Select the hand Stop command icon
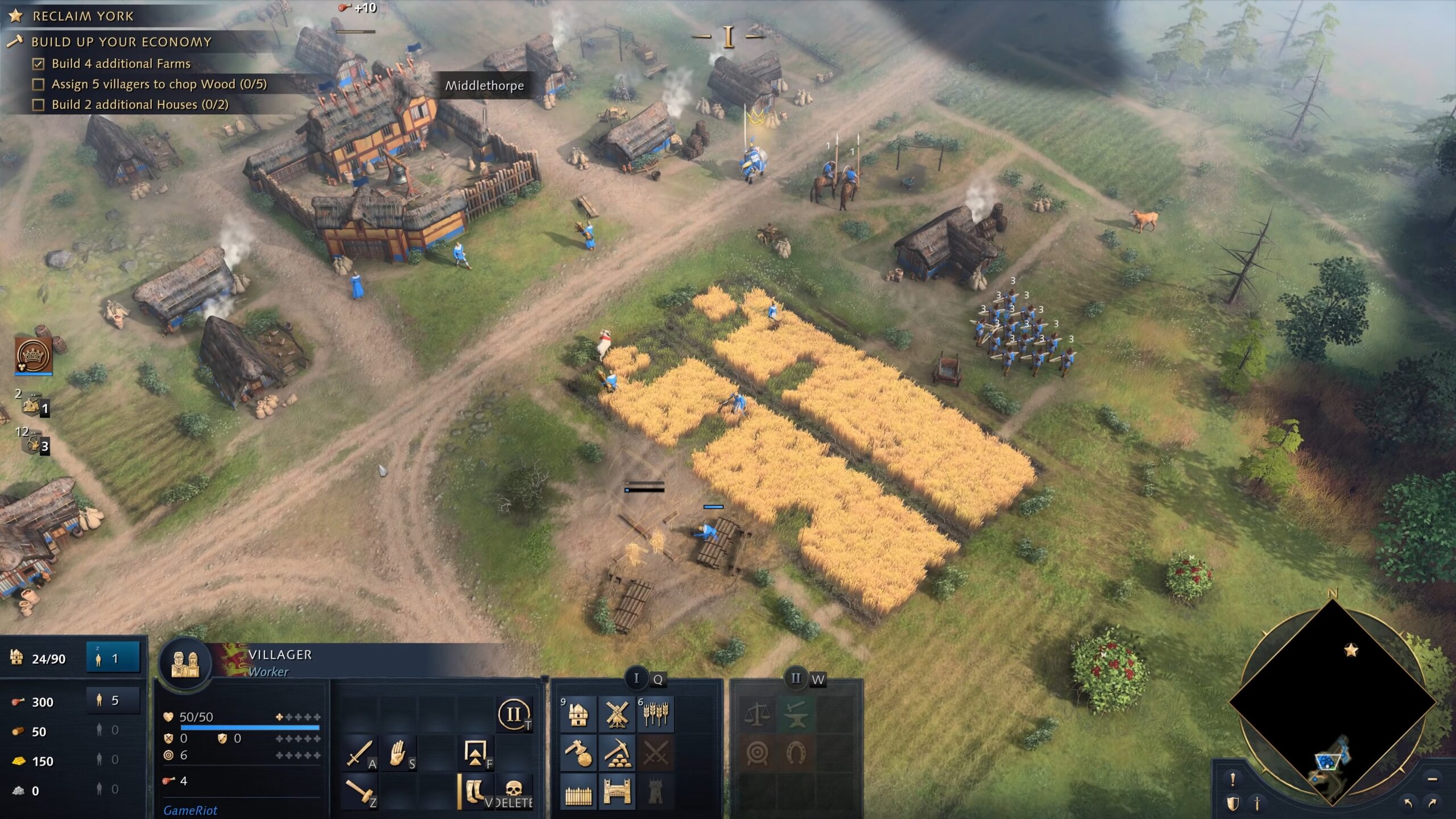Viewport: 1456px width, 819px height. click(x=398, y=754)
